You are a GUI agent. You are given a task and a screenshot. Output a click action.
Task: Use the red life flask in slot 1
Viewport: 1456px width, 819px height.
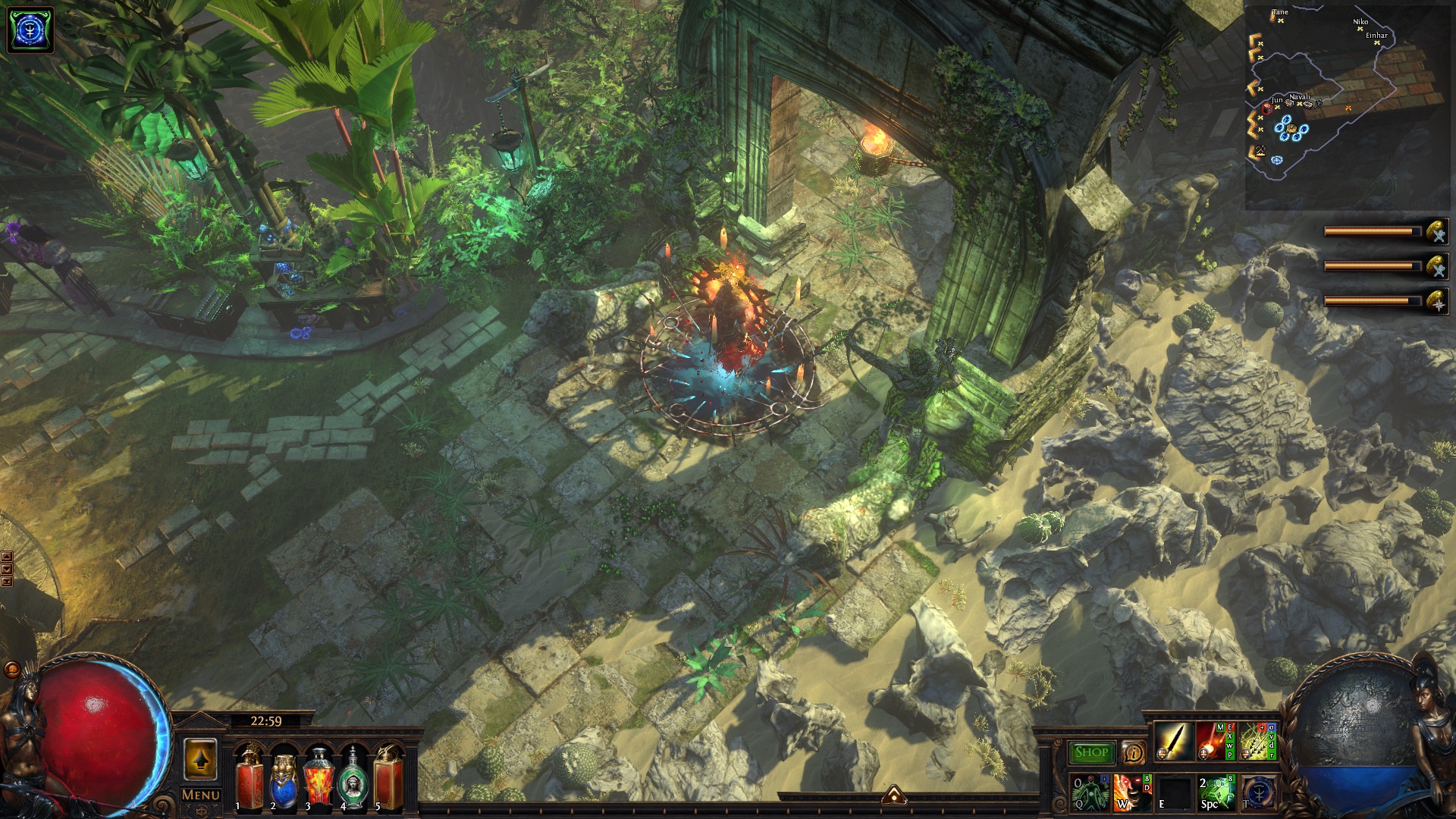click(249, 778)
